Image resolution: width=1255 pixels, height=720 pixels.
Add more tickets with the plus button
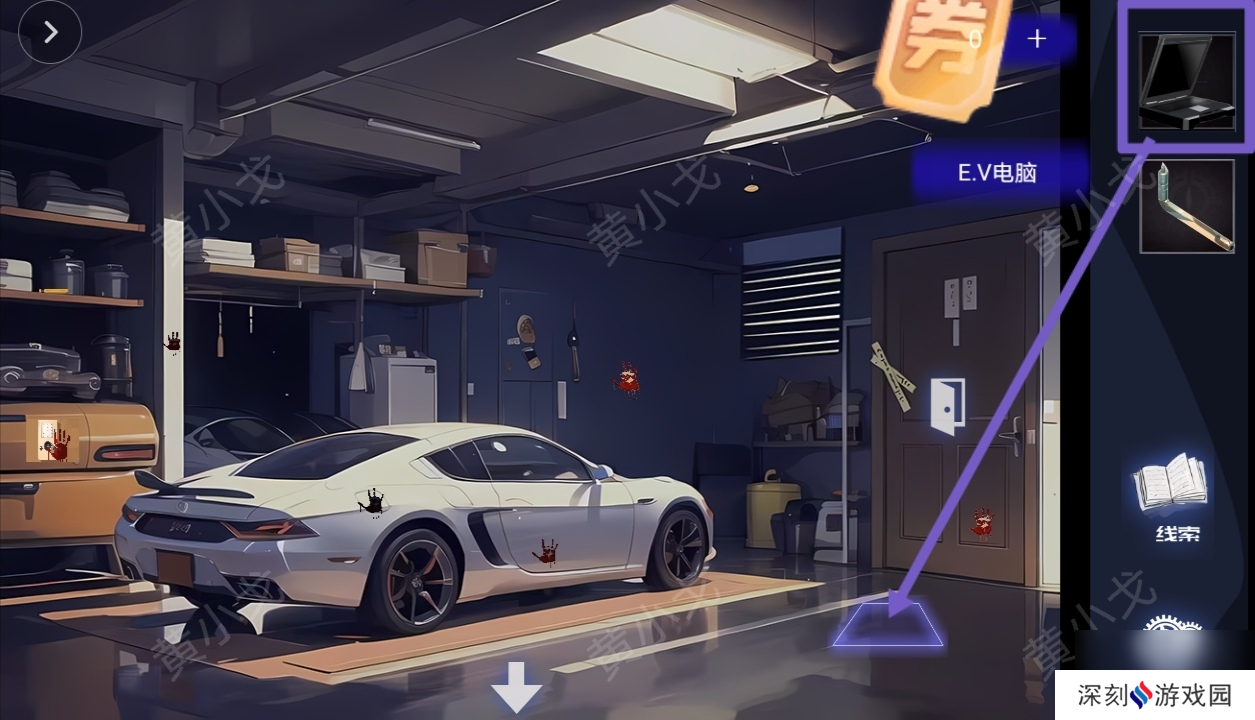click(1037, 39)
